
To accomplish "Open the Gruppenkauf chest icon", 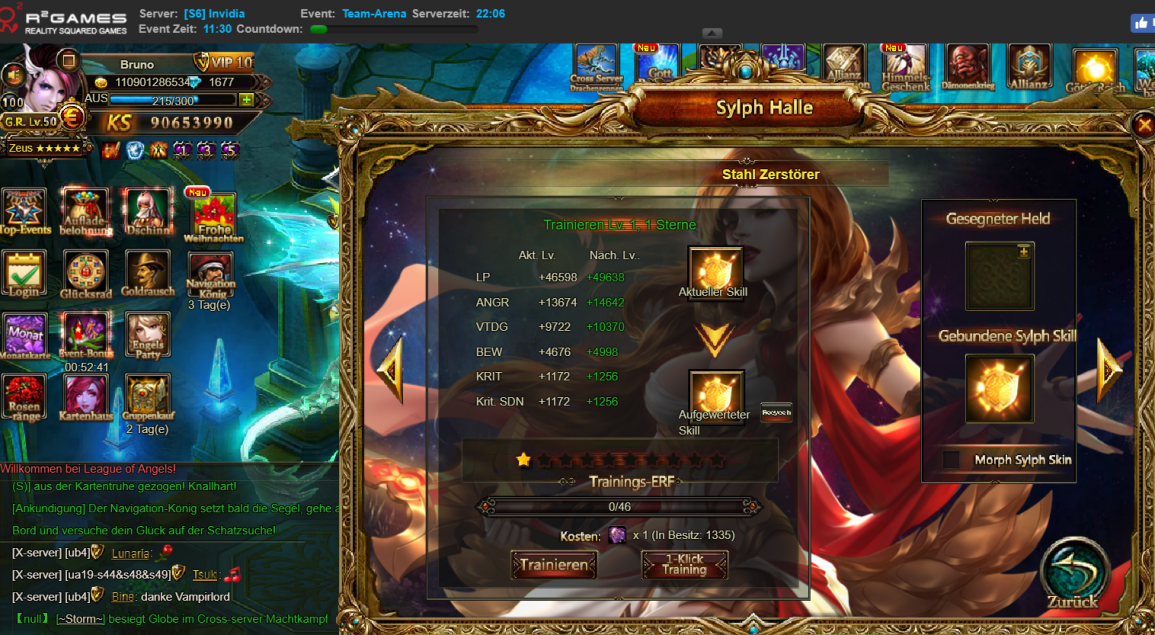I will point(147,397).
